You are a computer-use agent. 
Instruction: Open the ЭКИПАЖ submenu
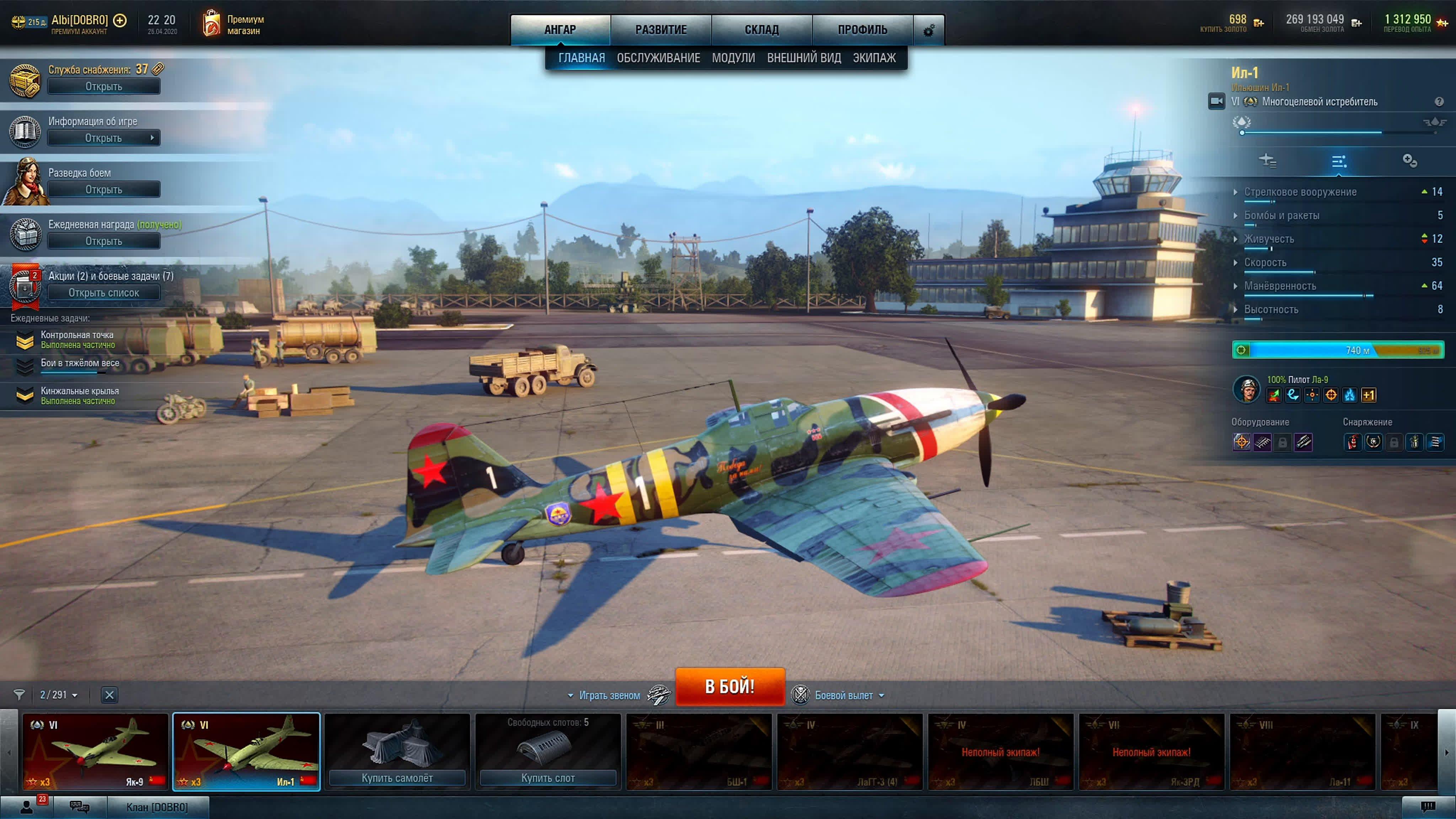tap(874, 58)
